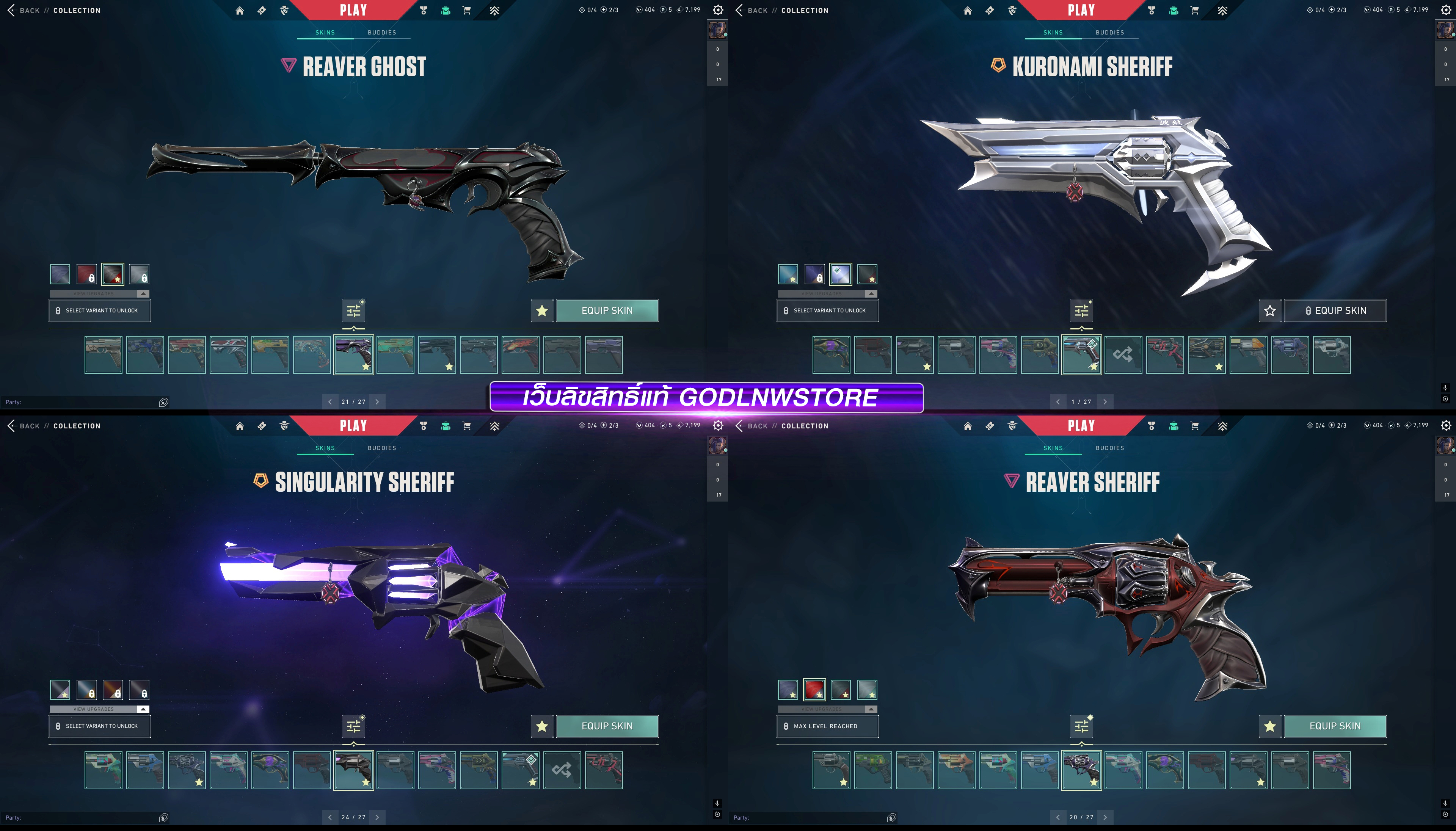Toggle the favorite star beside Singularity Sheriff's equip button

click(542, 726)
